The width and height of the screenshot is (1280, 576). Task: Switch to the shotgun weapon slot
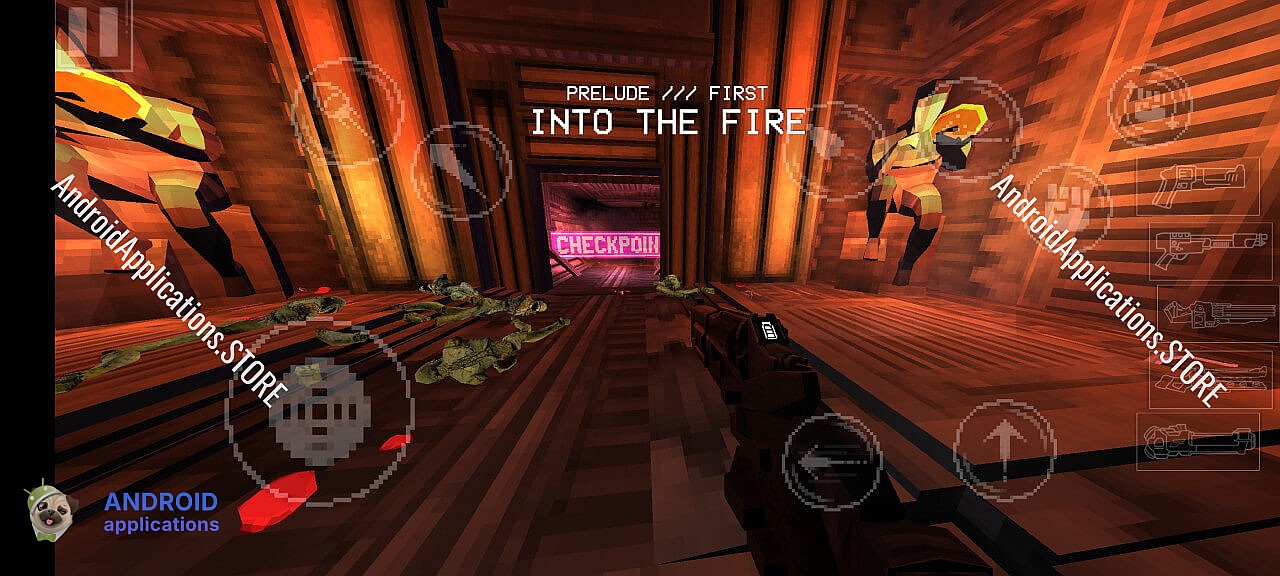click(1210, 250)
